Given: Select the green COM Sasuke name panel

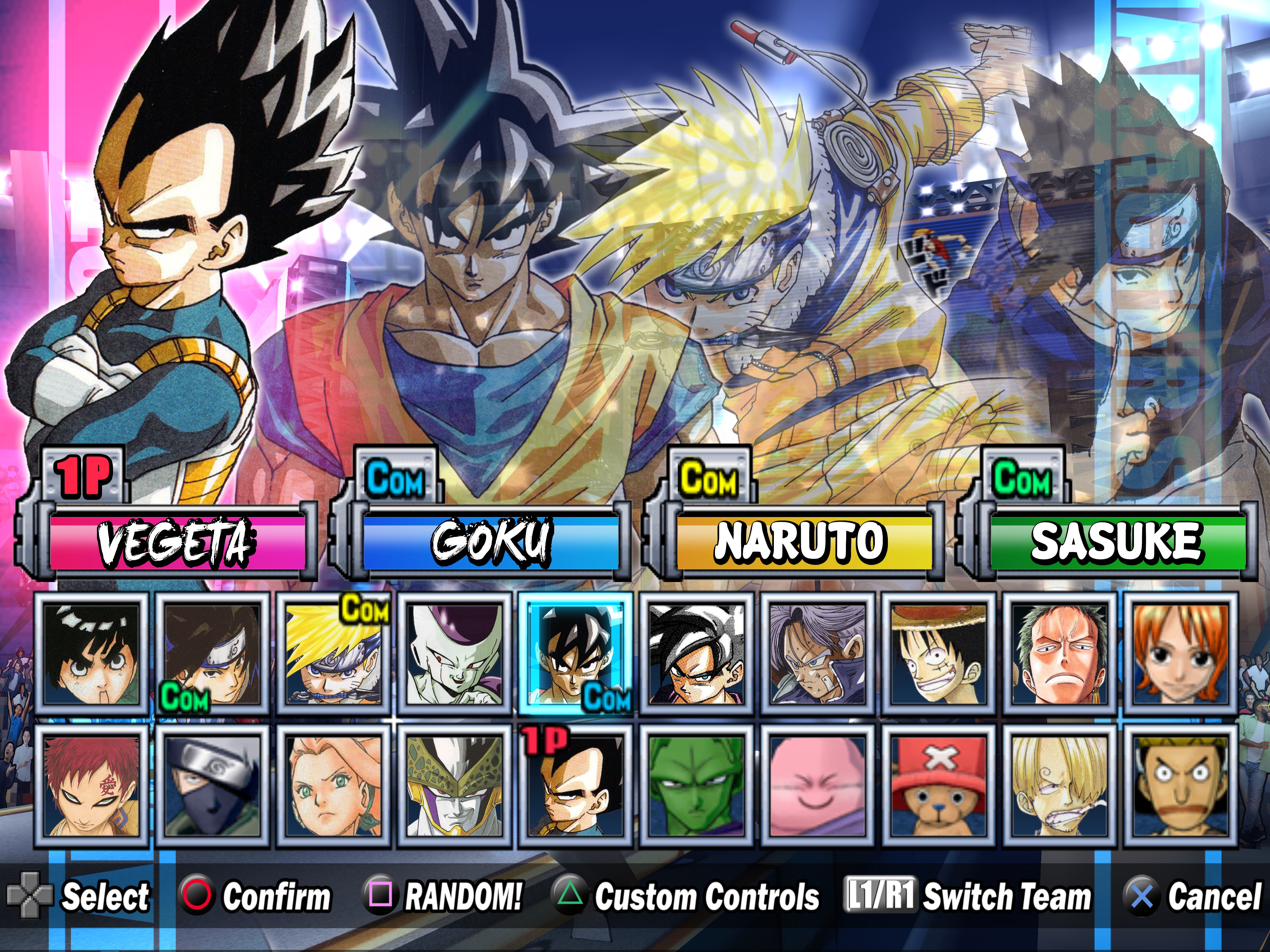Looking at the screenshot, I should (x=1117, y=541).
